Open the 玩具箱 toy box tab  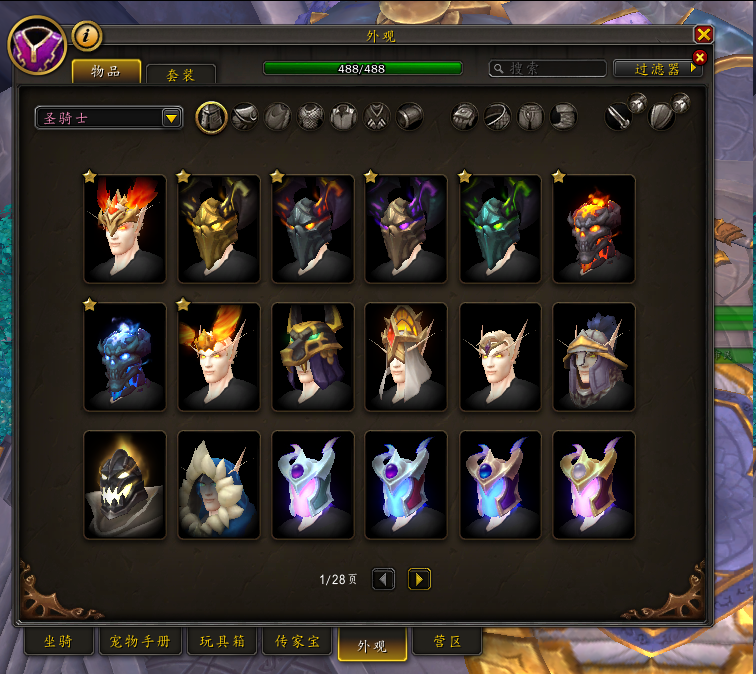pyautogui.click(x=224, y=641)
